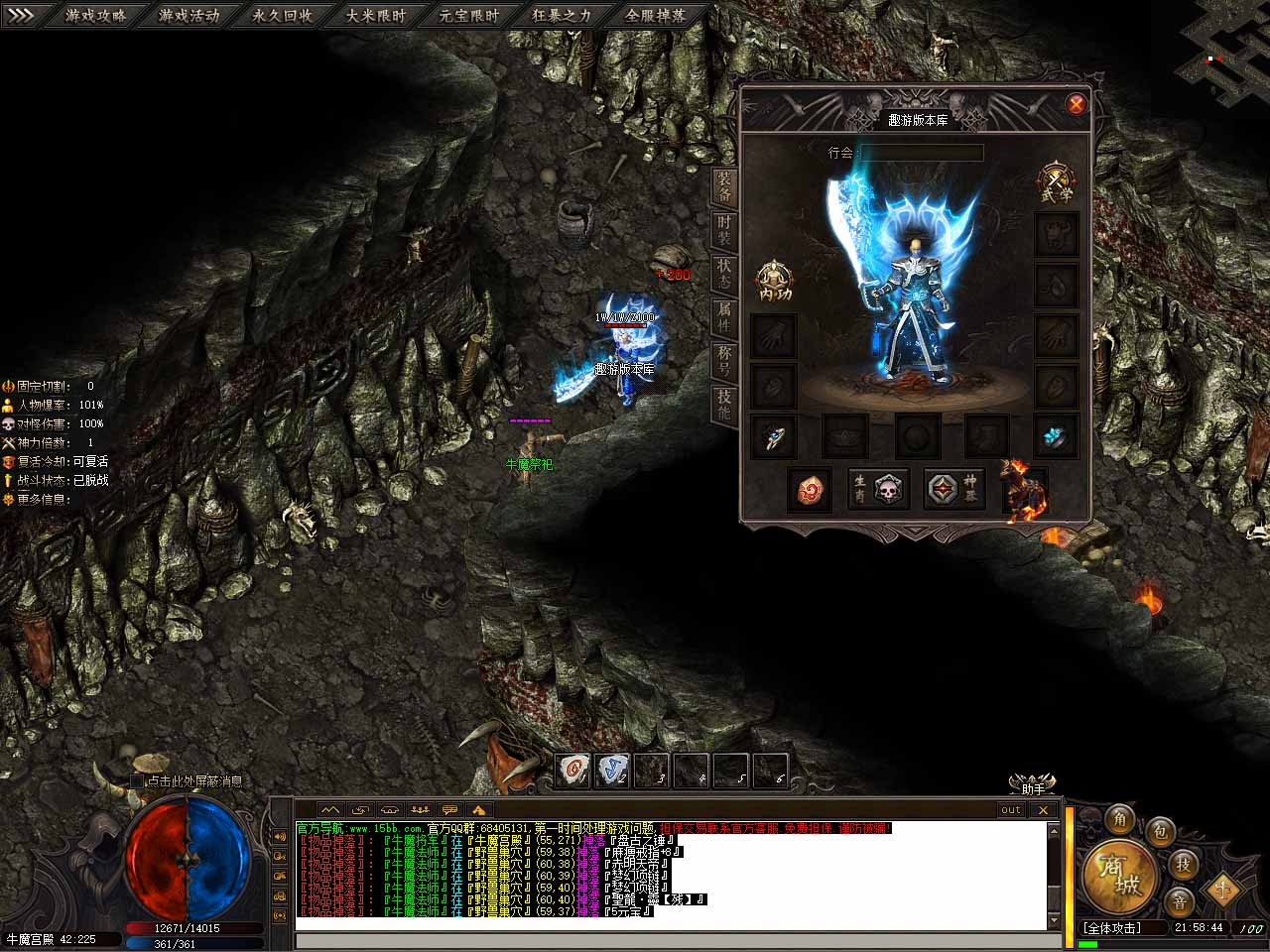
Task: Open the 永久回收 recycle menu
Action: pos(282,15)
